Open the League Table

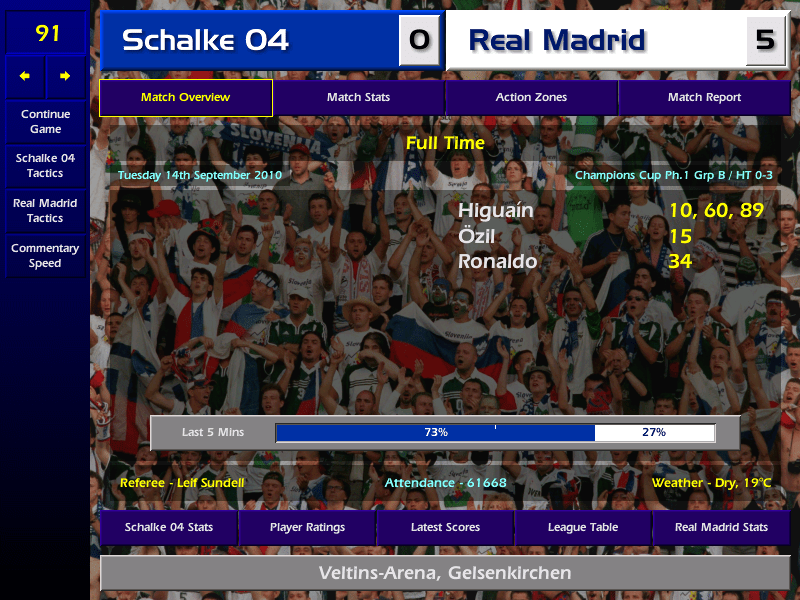click(583, 527)
